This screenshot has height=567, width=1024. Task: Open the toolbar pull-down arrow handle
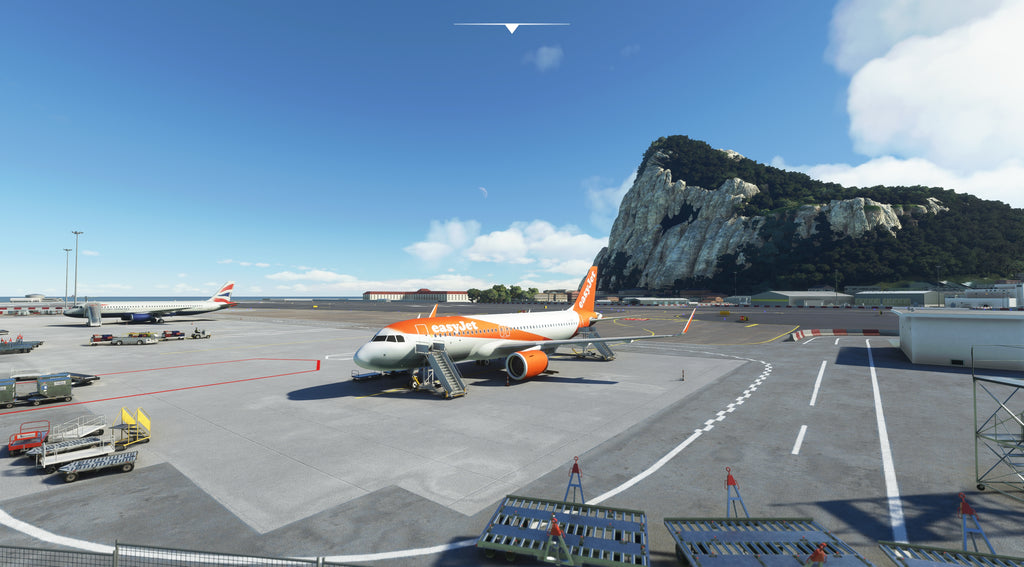pos(511,27)
